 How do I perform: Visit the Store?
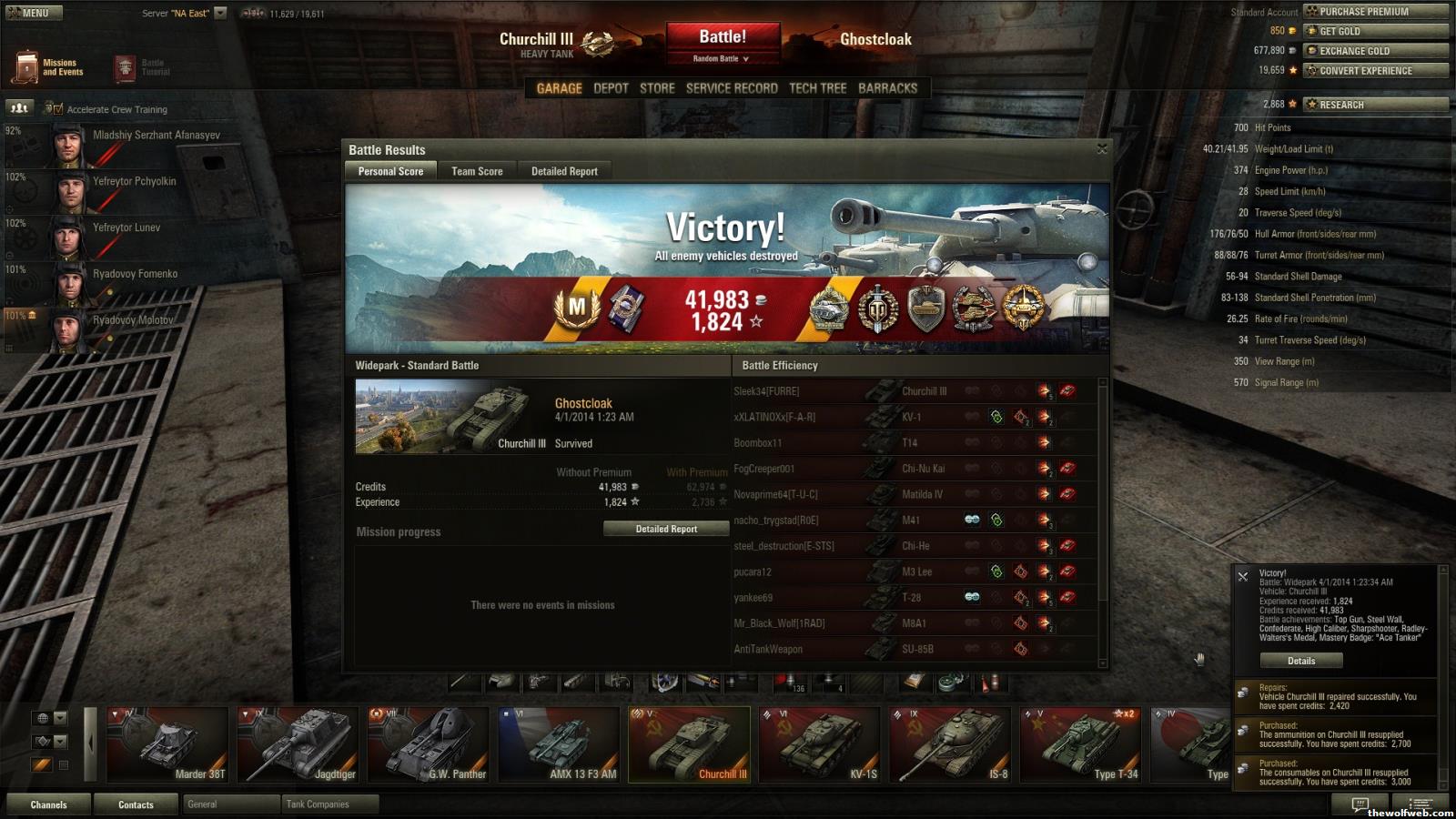(x=657, y=88)
